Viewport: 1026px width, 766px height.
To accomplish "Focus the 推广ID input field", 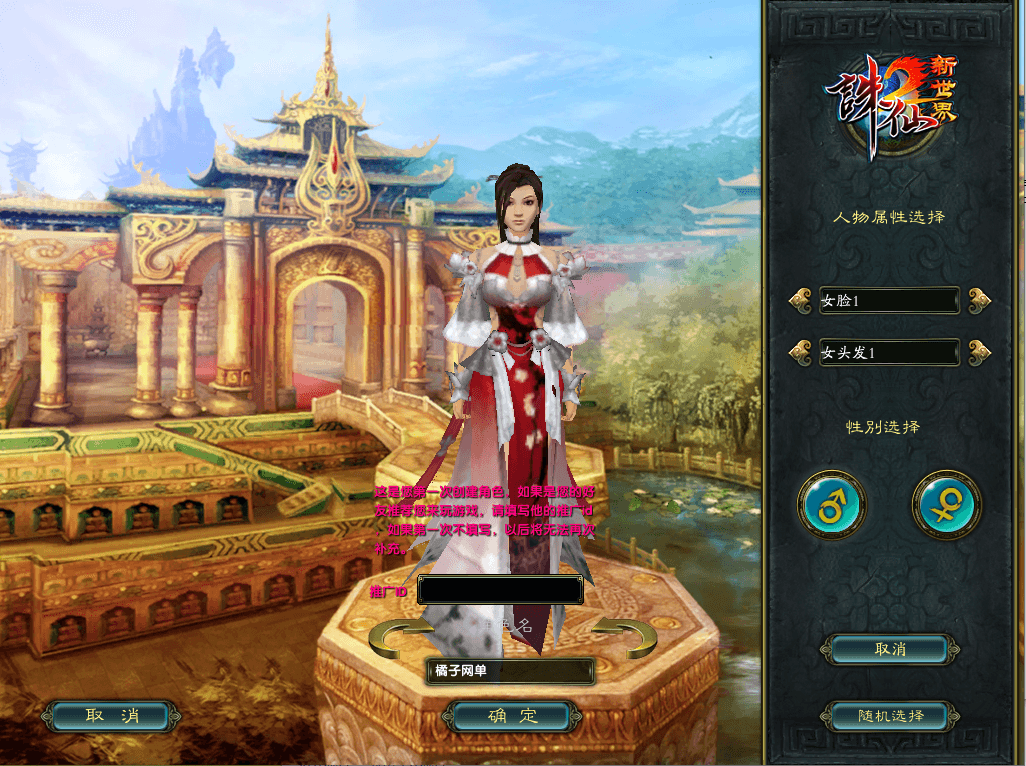I will click(500, 590).
